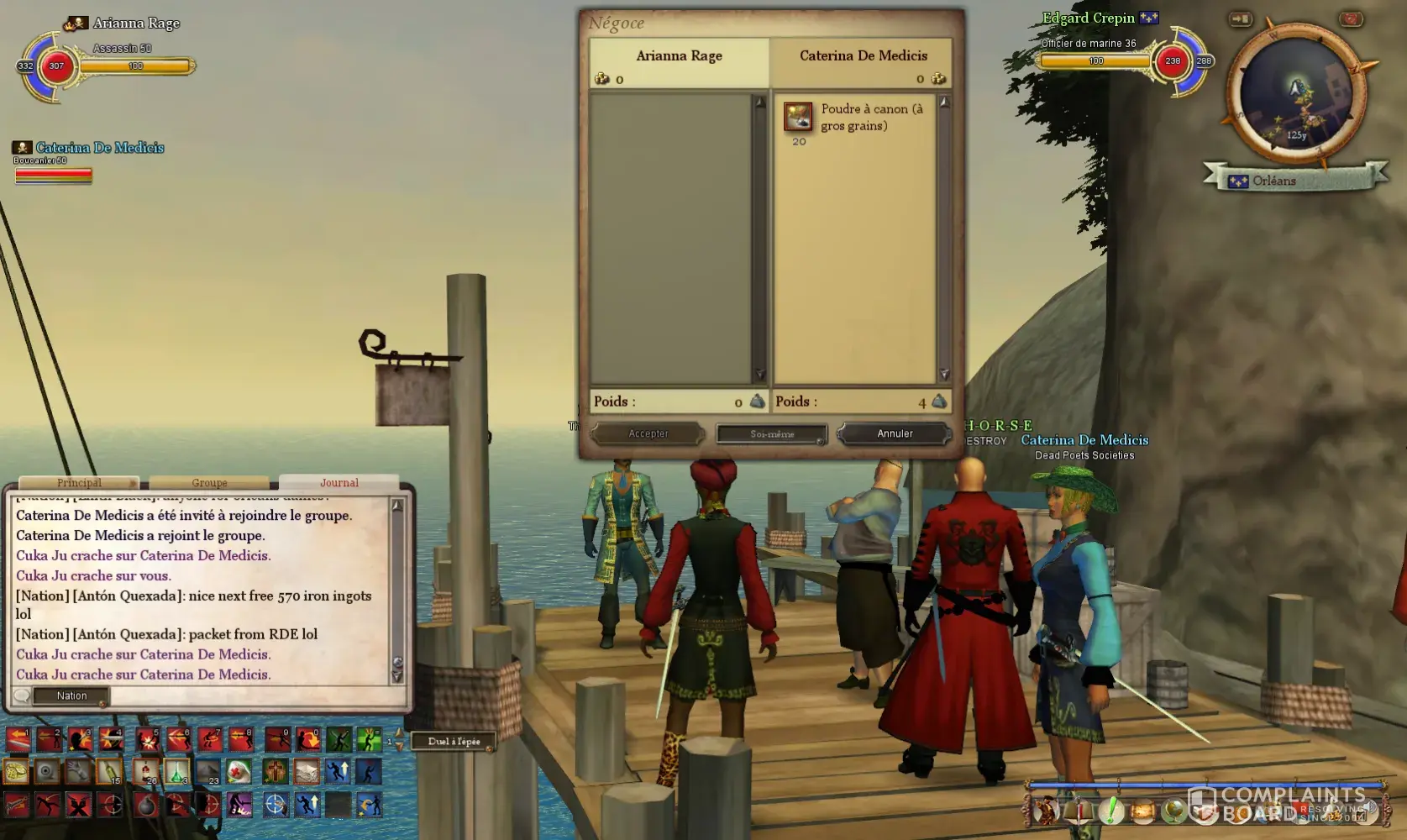
Task: Open the Nation chat channel selector
Action: pyautogui.click(x=71, y=696)
